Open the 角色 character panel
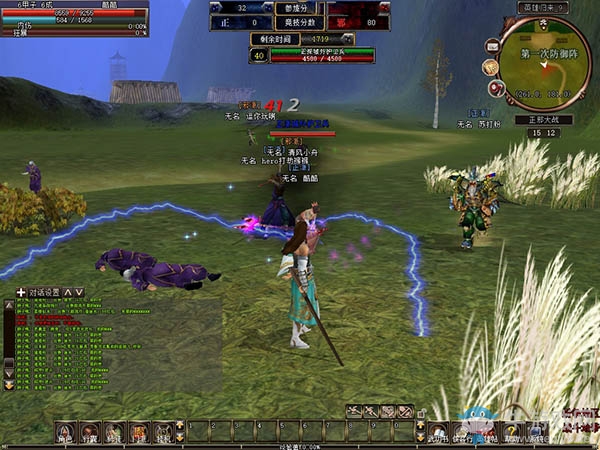 pyautogui.click(x=65, y=432)
